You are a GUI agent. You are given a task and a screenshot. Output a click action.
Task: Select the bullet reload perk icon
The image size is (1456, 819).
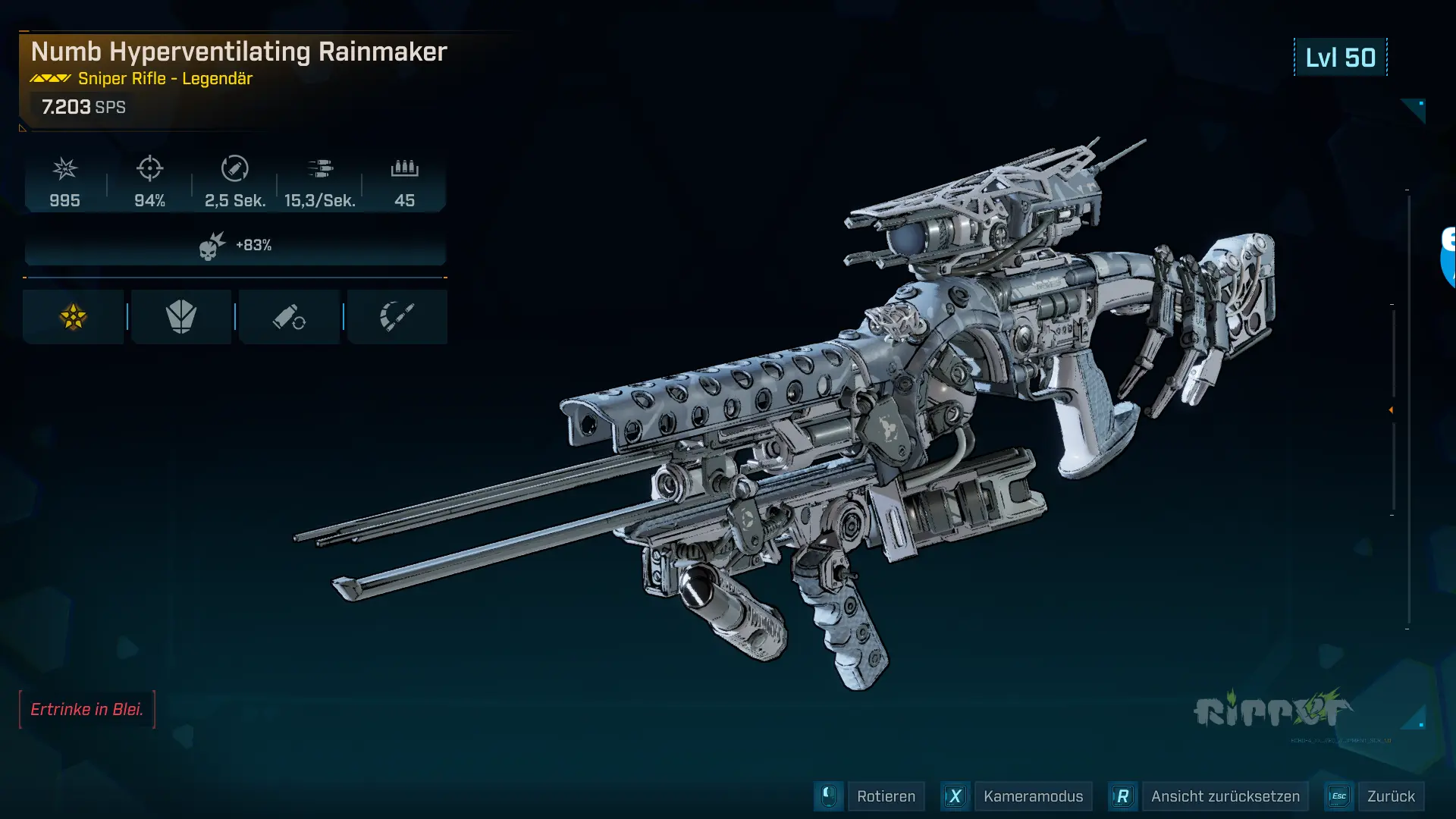pyautogui.click(x=289, y=317)
